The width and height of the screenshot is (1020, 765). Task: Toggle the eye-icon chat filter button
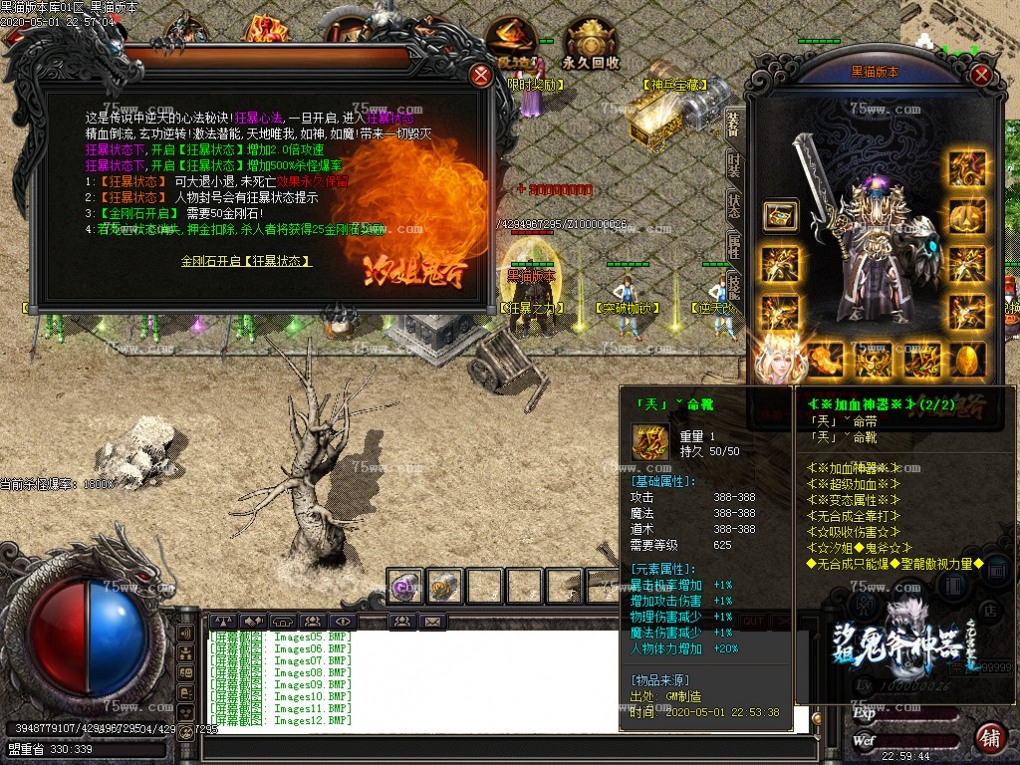click(x=342, y=621)
